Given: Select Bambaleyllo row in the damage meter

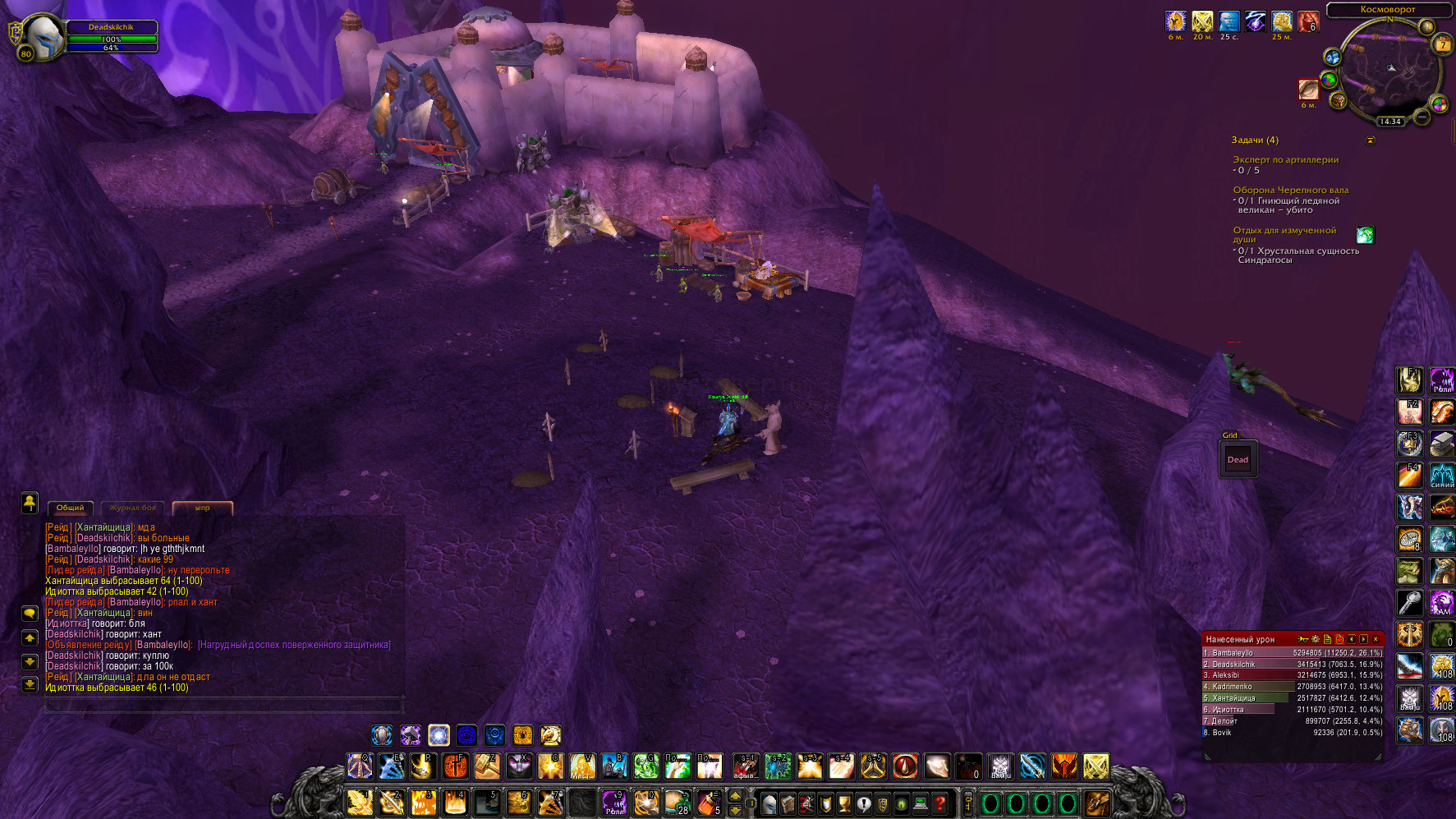Looking at the screenshot, I should [1292, 653].
